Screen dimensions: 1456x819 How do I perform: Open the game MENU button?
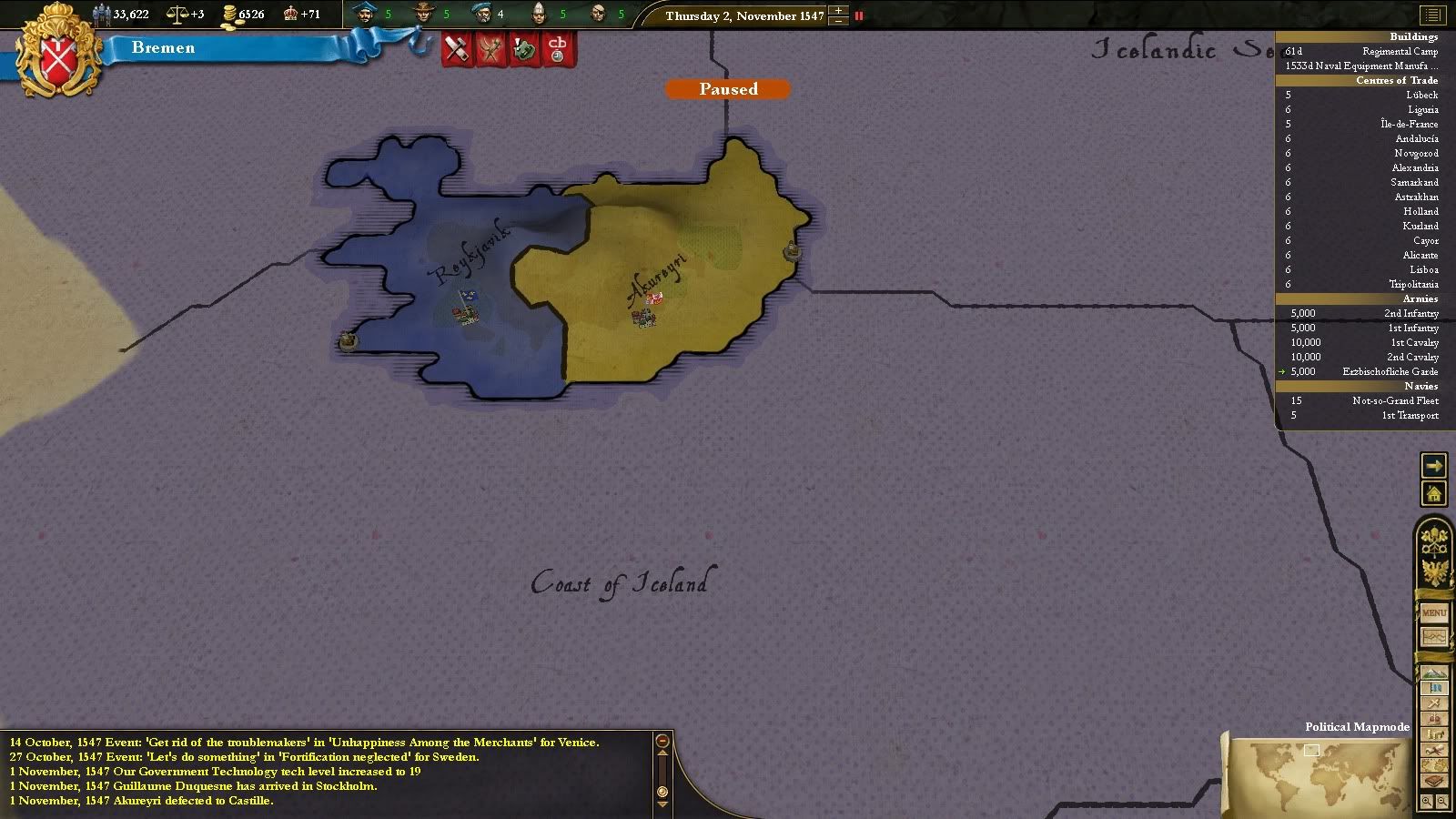(1434, 613)
